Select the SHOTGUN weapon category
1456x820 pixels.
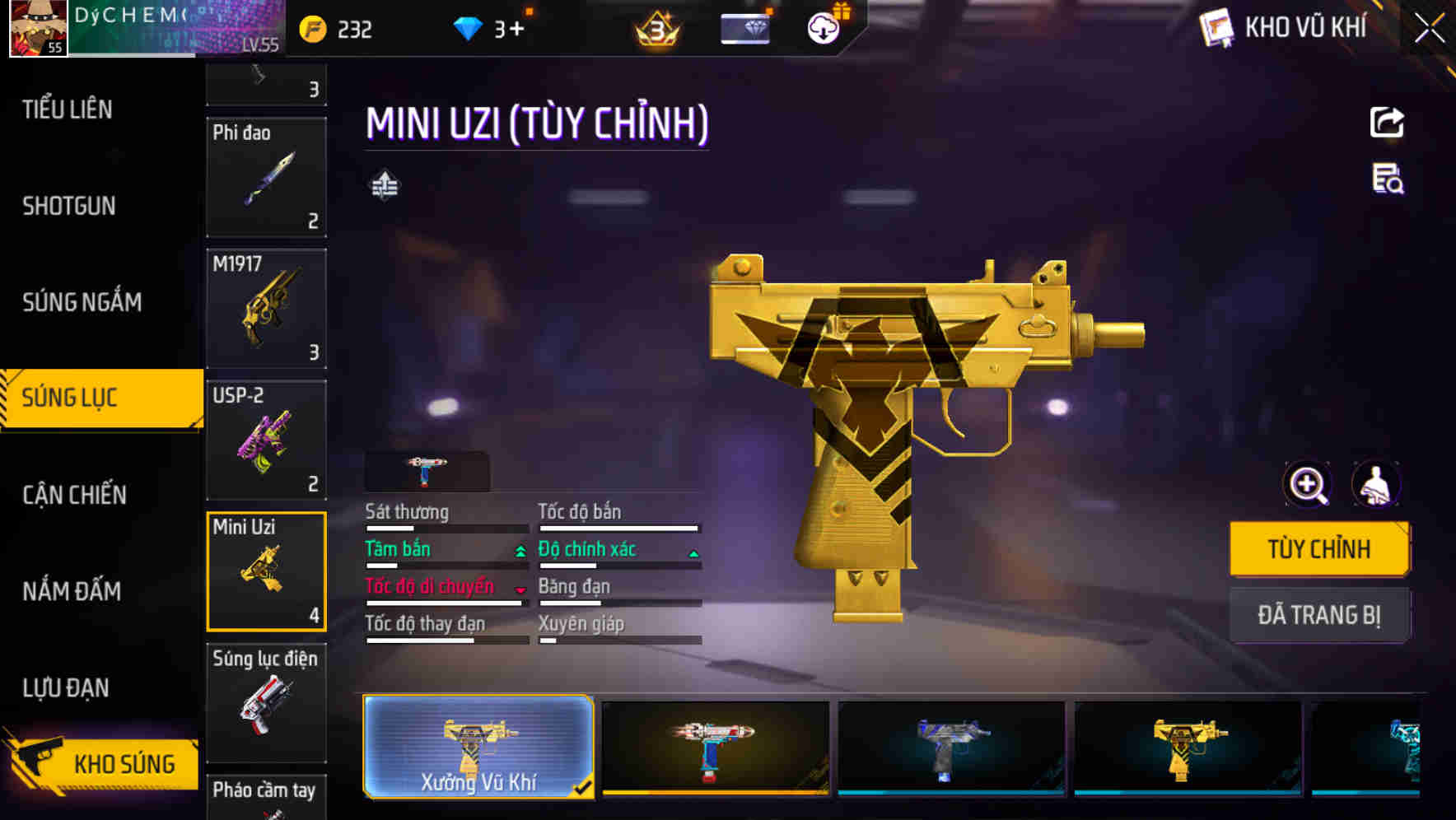[x=69, y=206]
